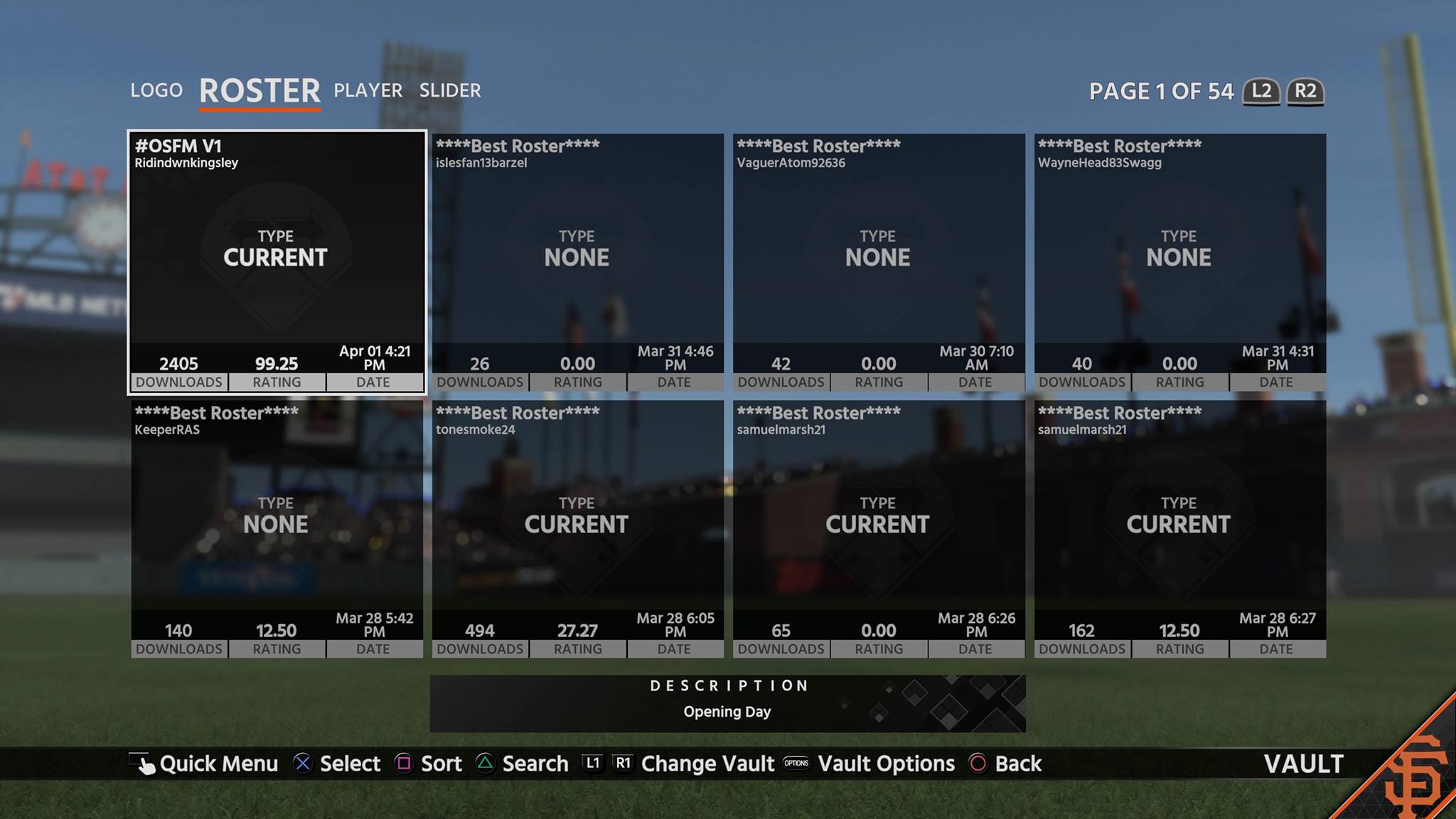Viewport: 1456px width, 819px height.
Task: Select the L1 icon for Change Vault
Action: coord(593,764)
